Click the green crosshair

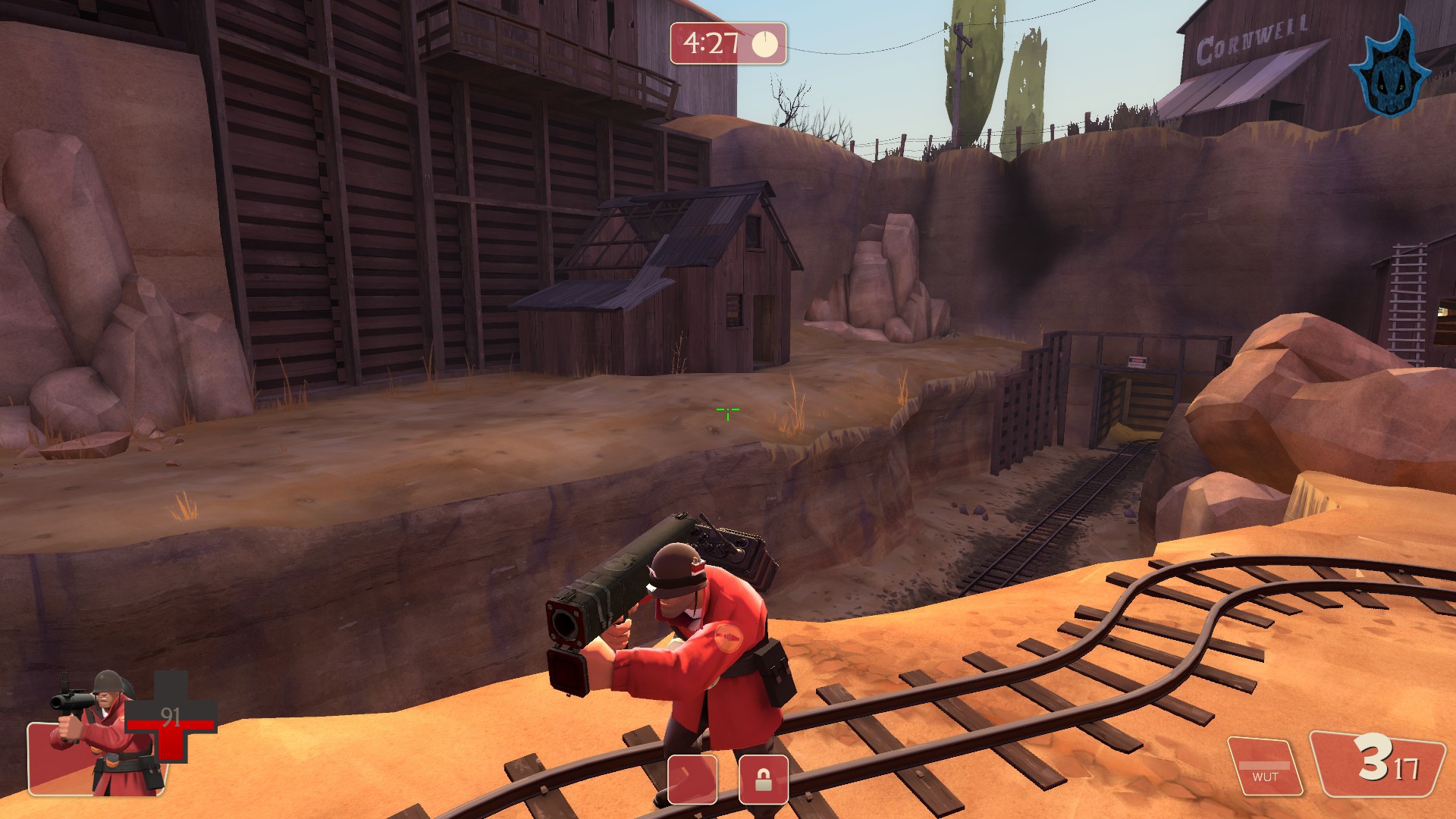click(727, 412)
